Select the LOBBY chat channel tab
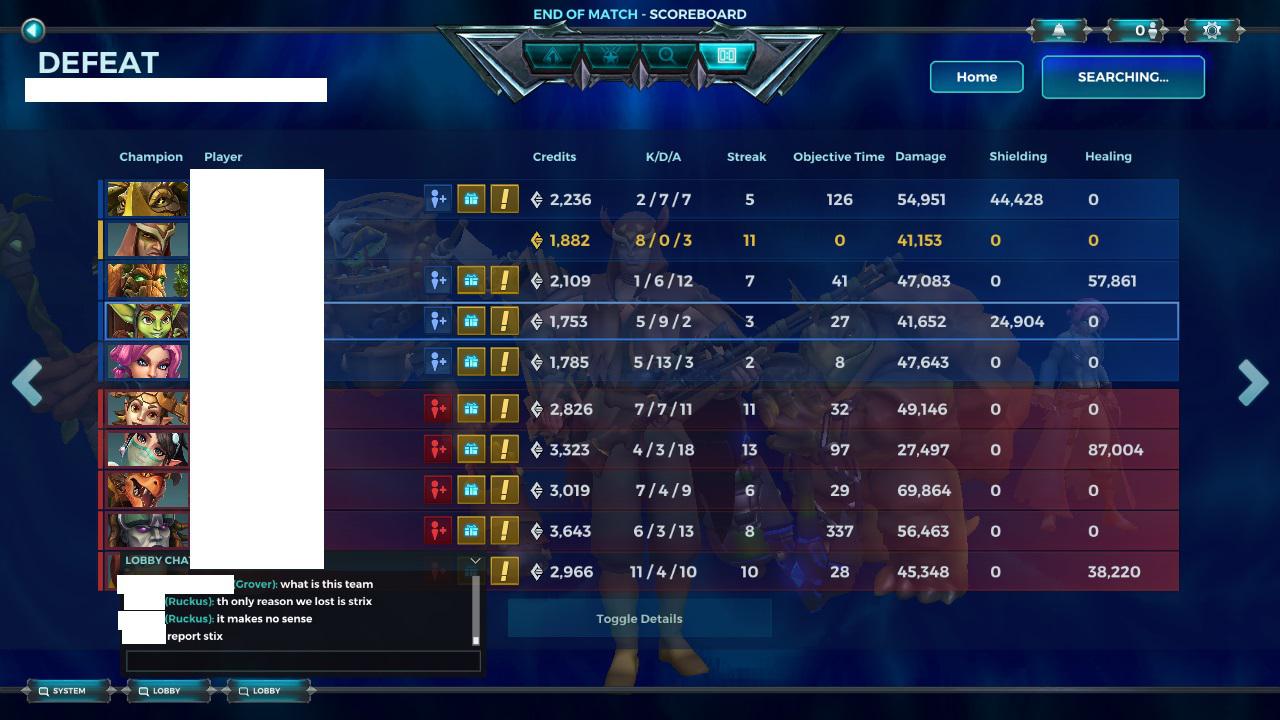 click(x=163, y=690)
